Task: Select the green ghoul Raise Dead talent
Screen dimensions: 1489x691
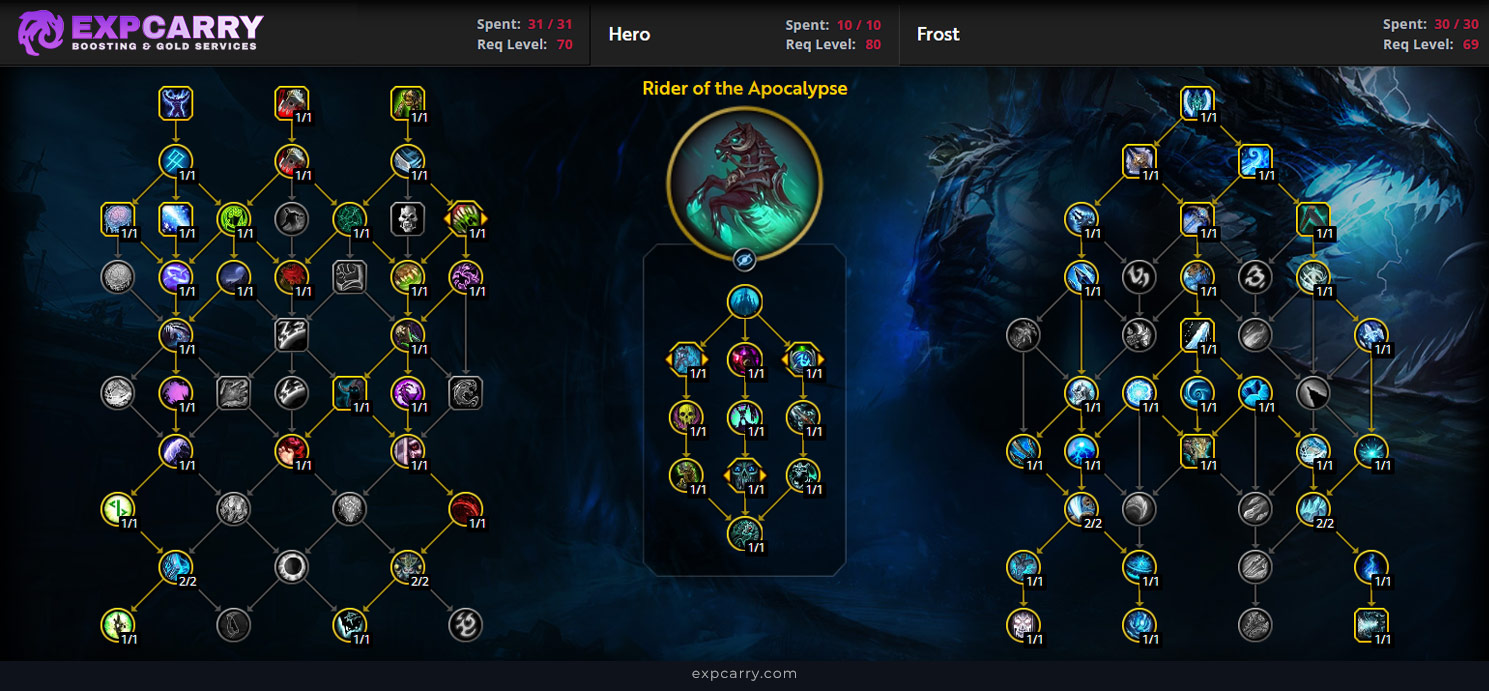Action: 408,103
